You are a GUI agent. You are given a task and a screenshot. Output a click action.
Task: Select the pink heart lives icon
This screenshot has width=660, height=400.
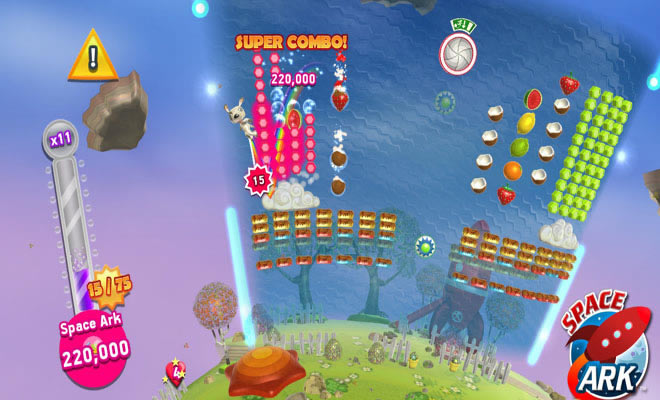174,375
